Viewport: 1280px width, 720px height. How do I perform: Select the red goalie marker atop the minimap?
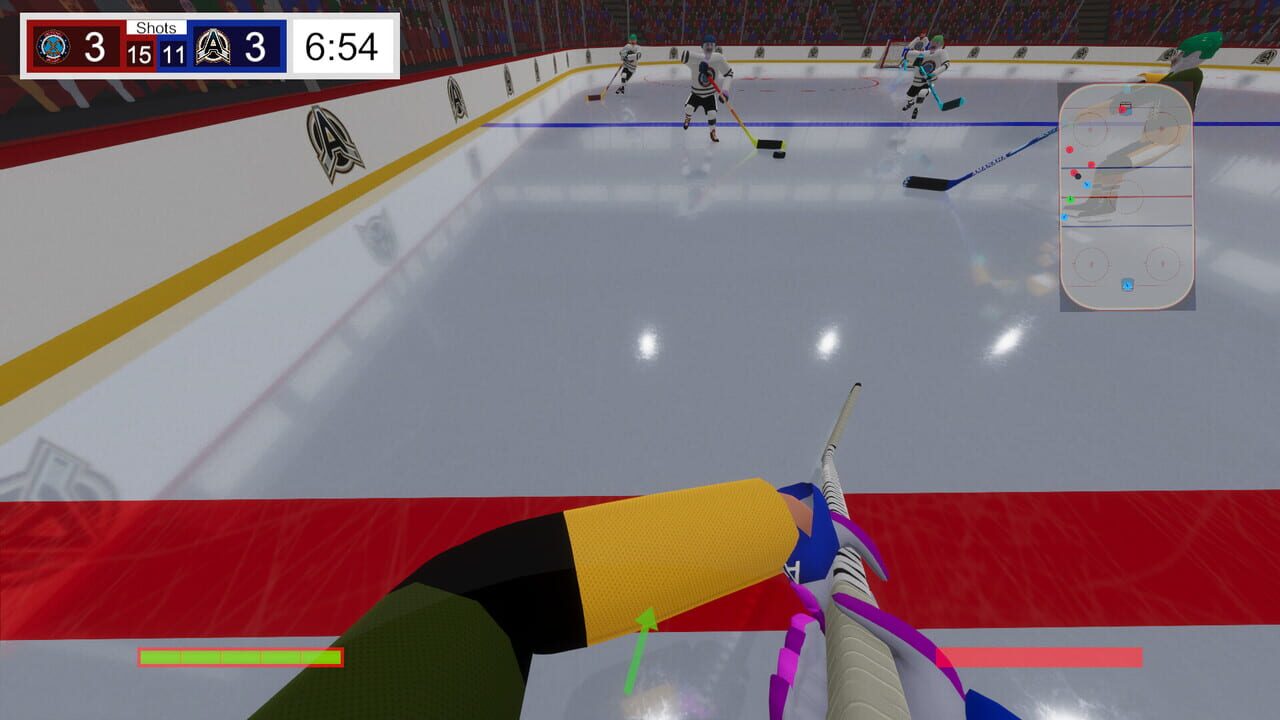pos(1121,110)
